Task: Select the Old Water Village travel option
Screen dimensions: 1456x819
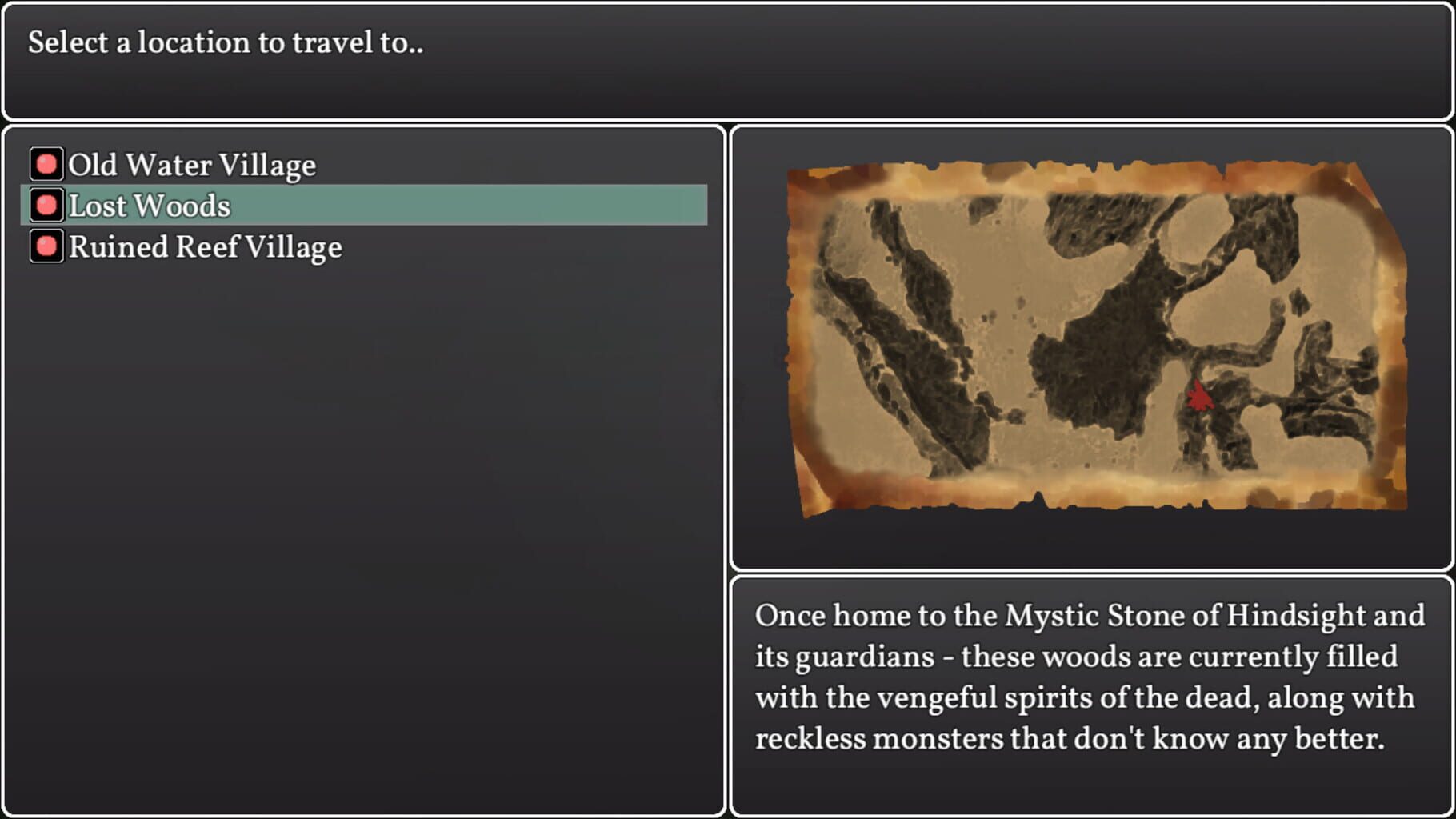Action: pyautogui.click(x=192, y=164)
